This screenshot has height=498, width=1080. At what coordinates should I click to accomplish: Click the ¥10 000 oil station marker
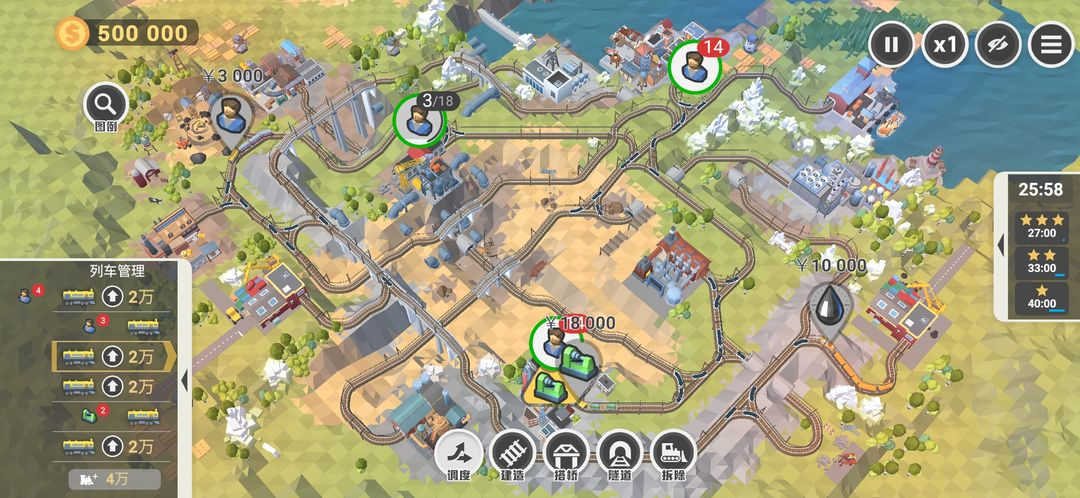coord(829,303)
